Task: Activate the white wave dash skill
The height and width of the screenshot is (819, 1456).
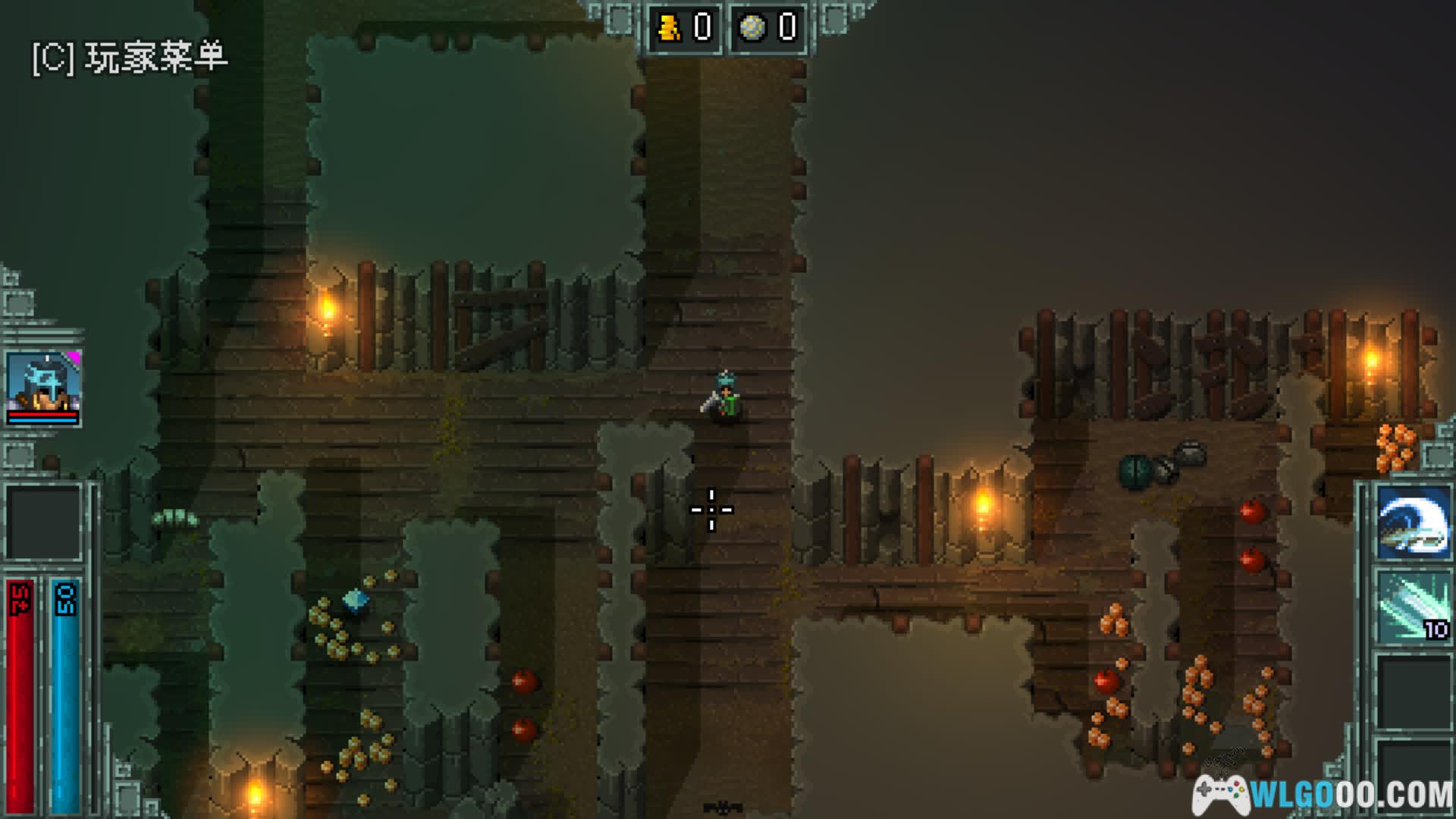Action: [1412, 523]
